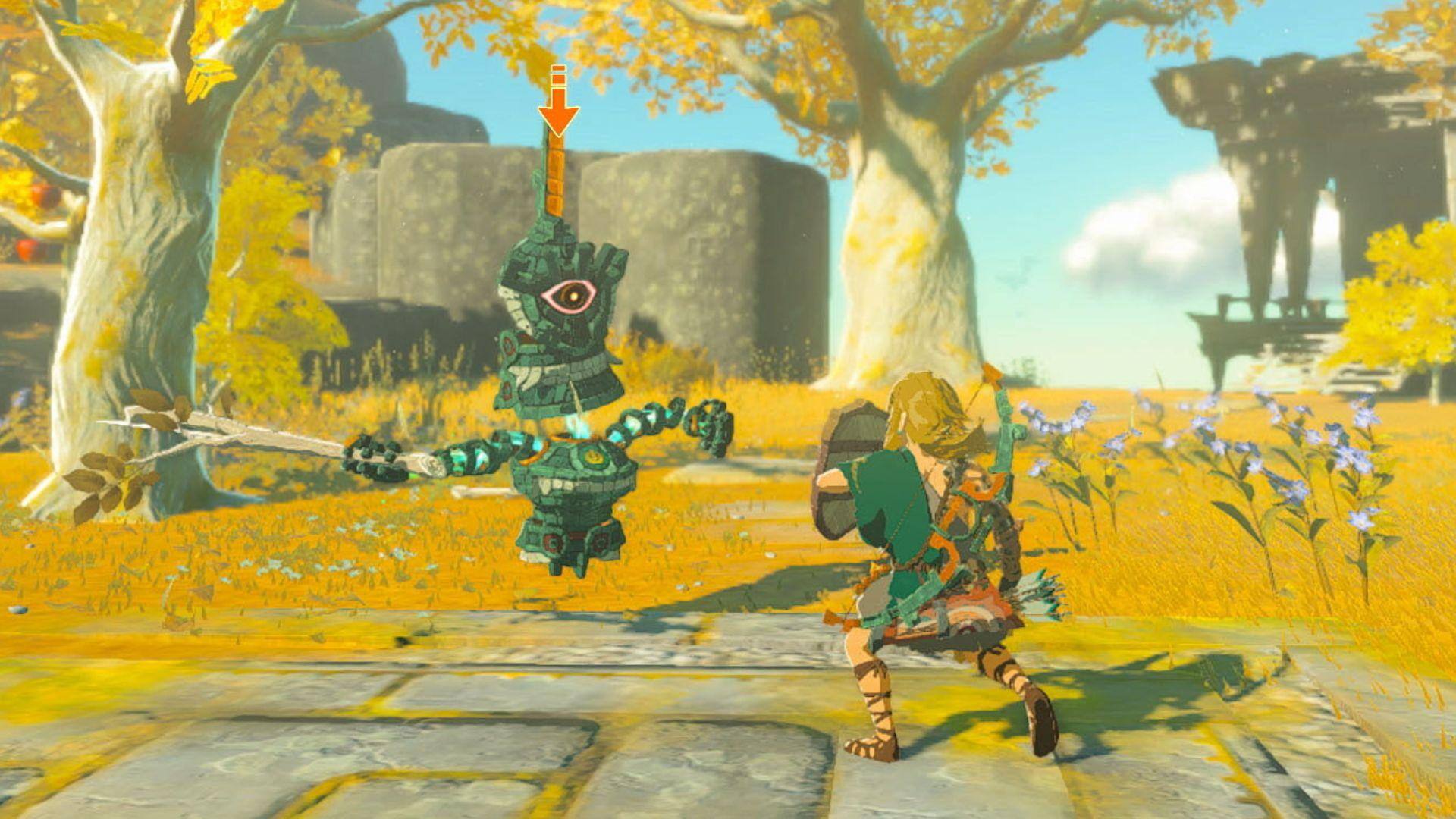Click the orange lock-on target arrow
This screenshot has height=819, width=1456.
pos(558,106)
